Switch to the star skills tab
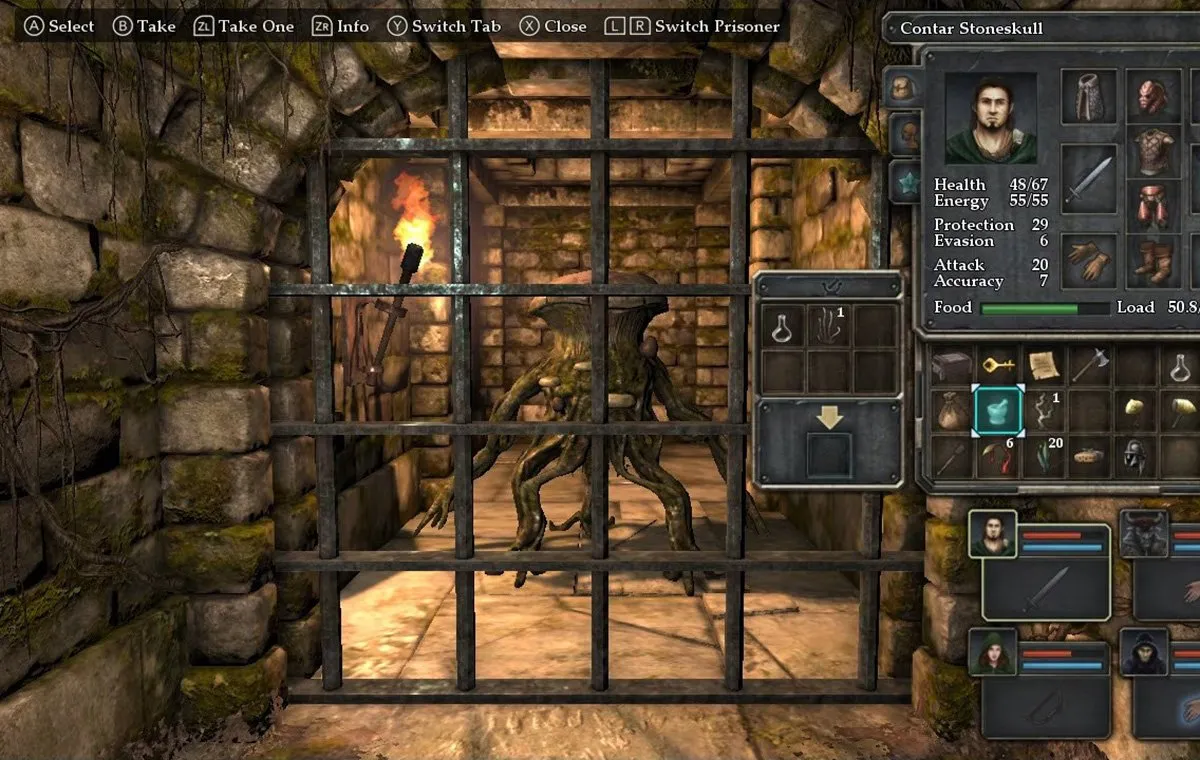The height and width of the screenshot is (760, 1200). point(904,181)
